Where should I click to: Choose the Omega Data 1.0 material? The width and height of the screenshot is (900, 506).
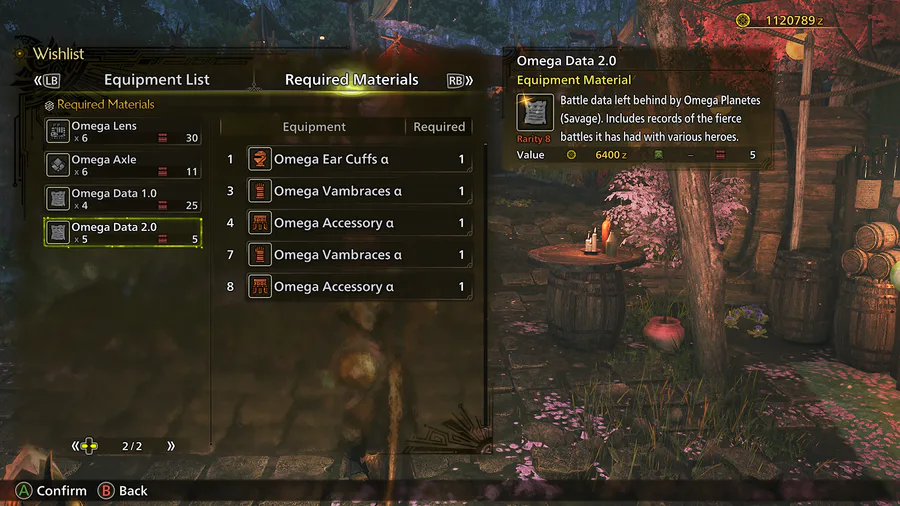click(123, 199)
